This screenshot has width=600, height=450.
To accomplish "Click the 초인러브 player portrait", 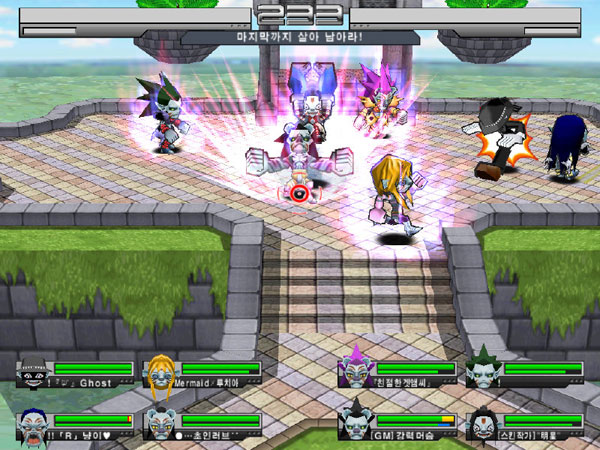I will click(x=160, y=423).
